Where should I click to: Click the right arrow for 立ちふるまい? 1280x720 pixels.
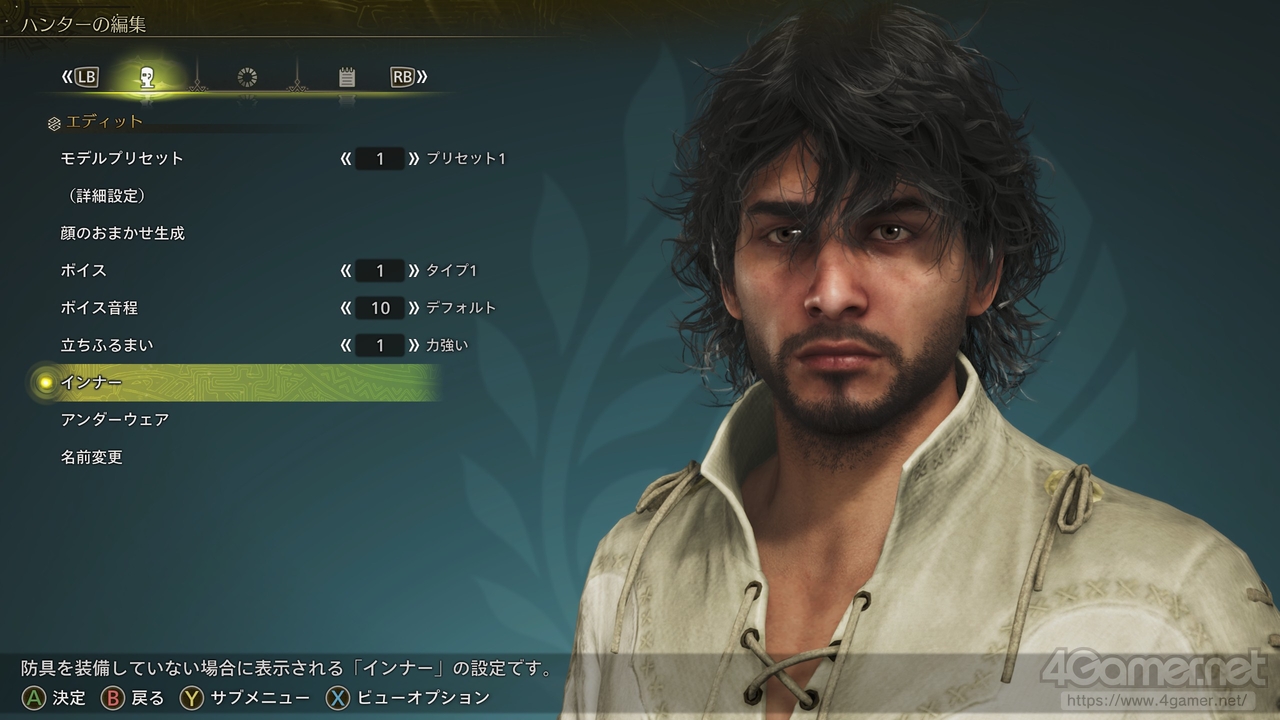pyautogui.click(x=414, y=346)
